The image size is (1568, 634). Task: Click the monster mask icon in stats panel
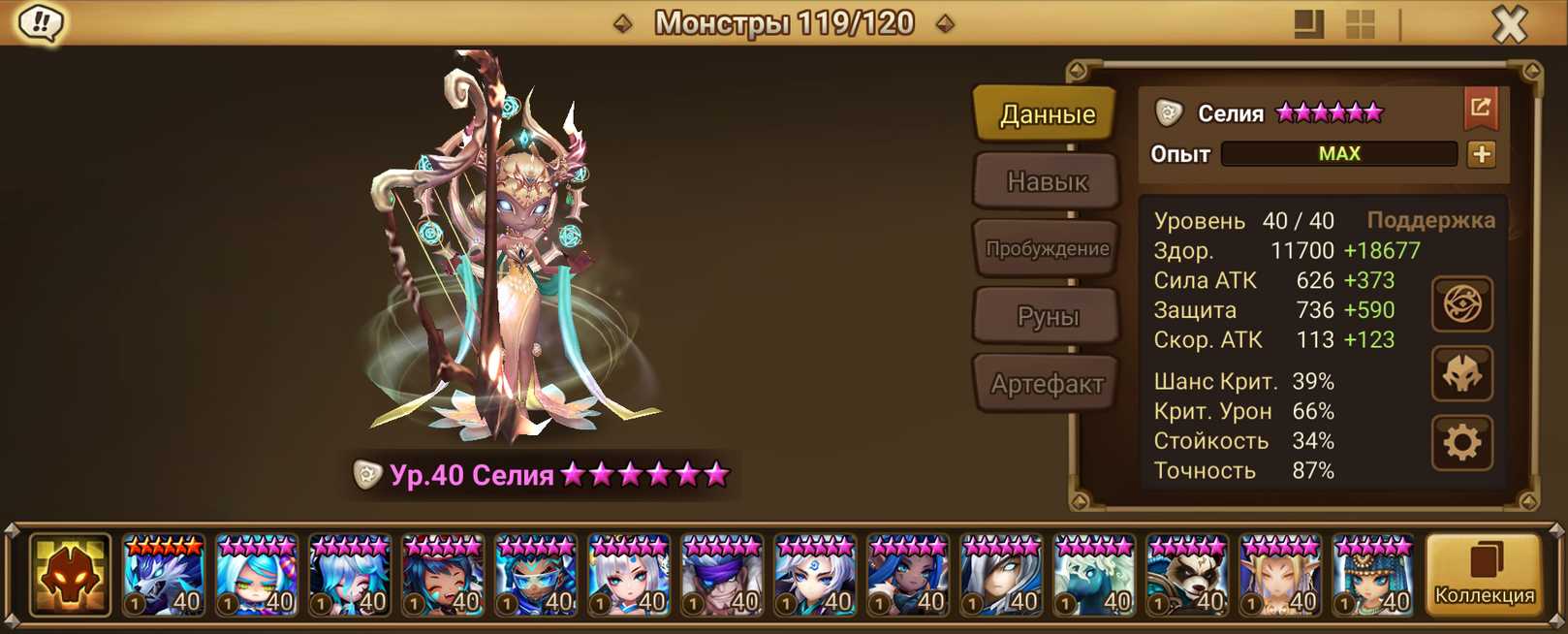[1461, 374]
